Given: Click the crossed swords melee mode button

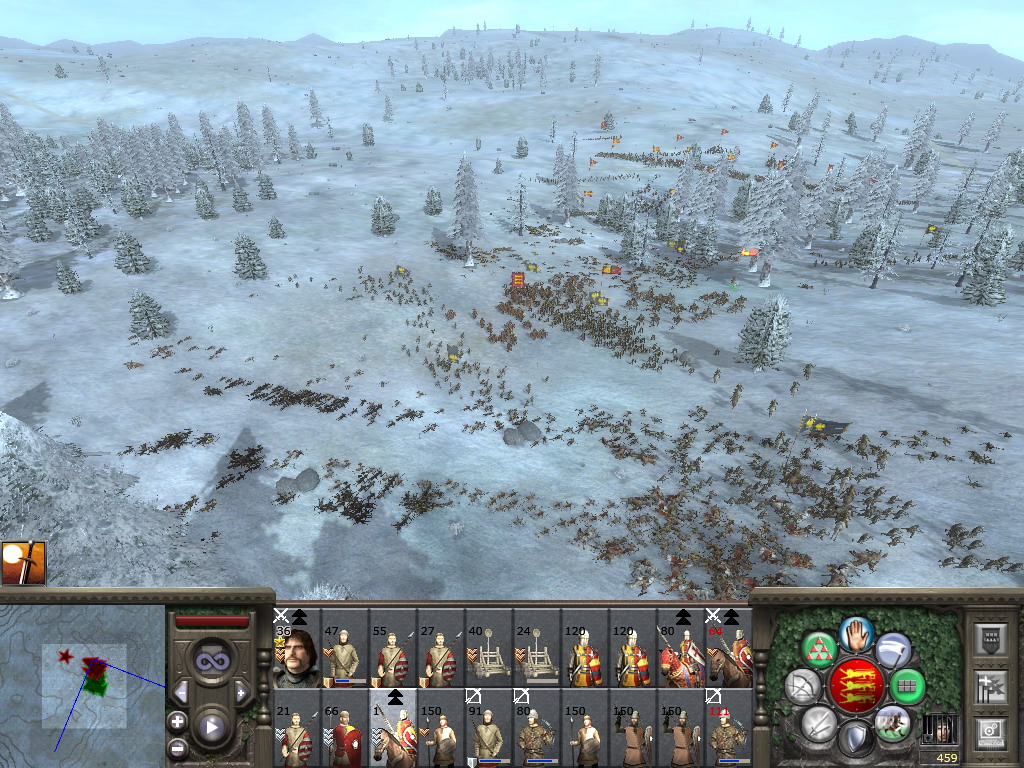Looking at the screenshot, I should pos(819,722).
